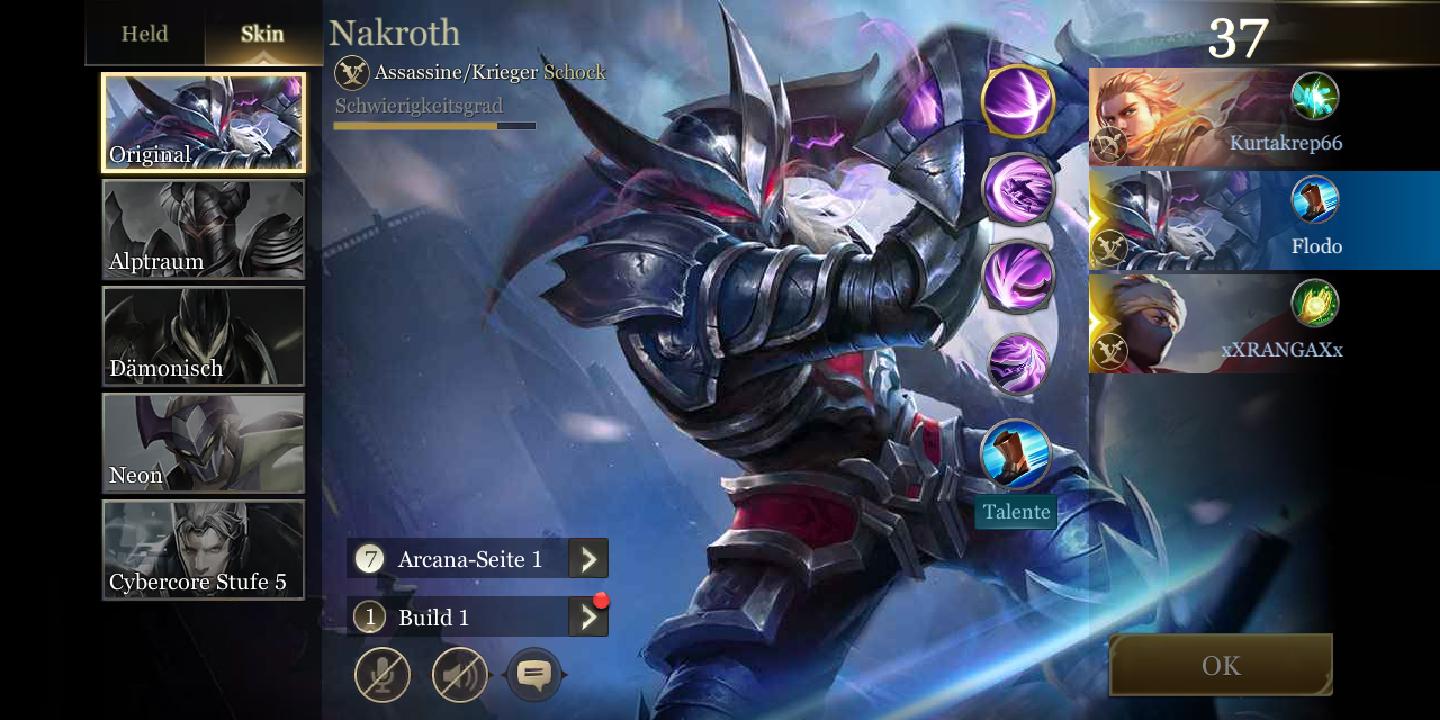Pick the Neon skin
This screenshot has height=720, width=1440.
point(204,443)
